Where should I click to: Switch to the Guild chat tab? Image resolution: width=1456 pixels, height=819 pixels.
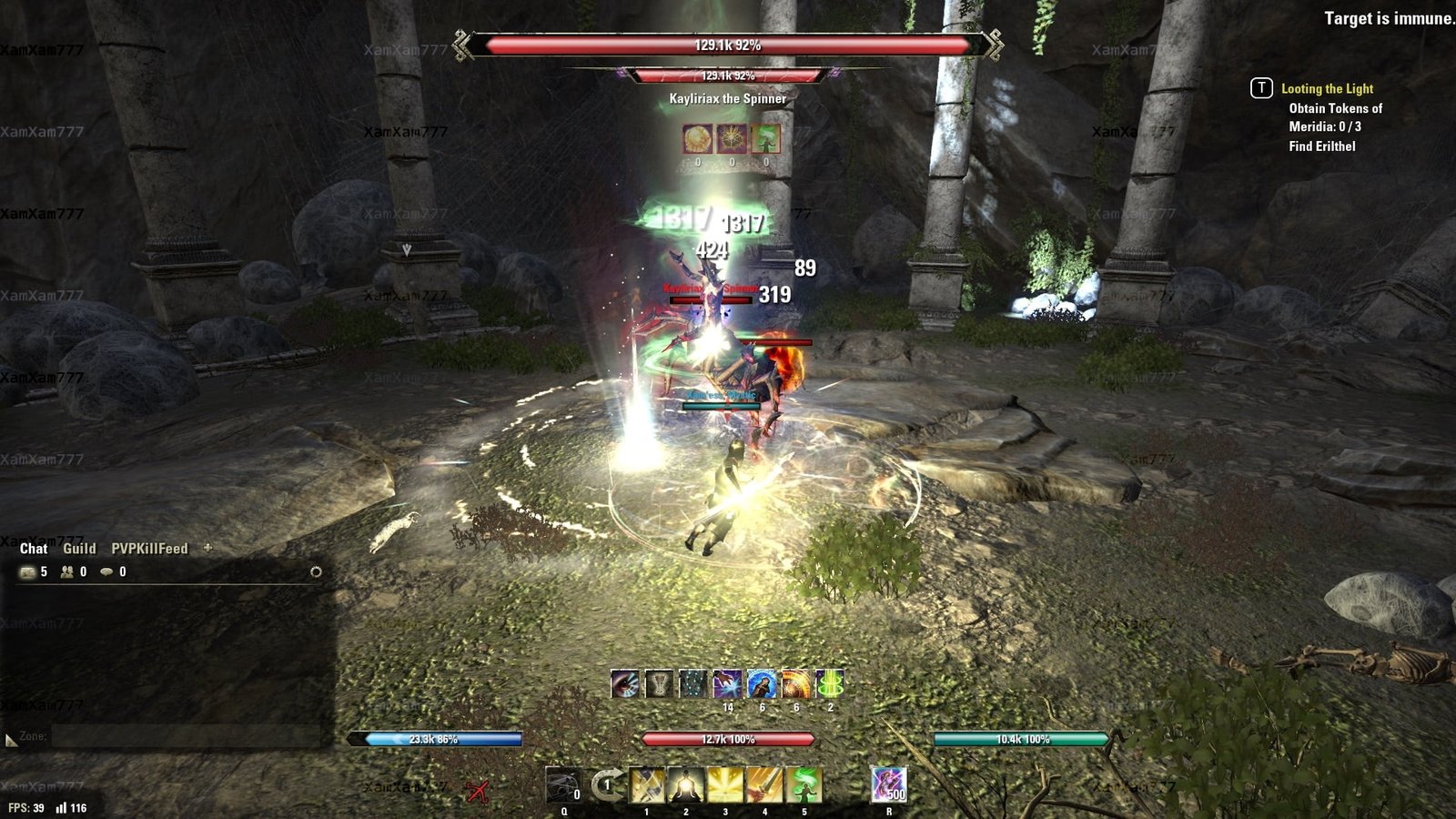click(79, 549)
